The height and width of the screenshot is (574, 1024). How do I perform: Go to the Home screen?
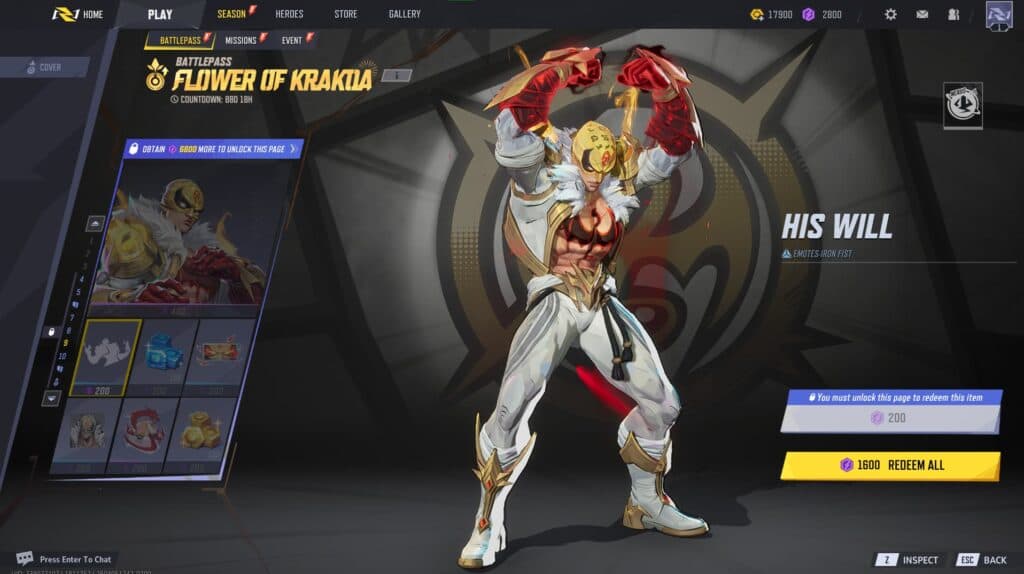coord(79,14)
